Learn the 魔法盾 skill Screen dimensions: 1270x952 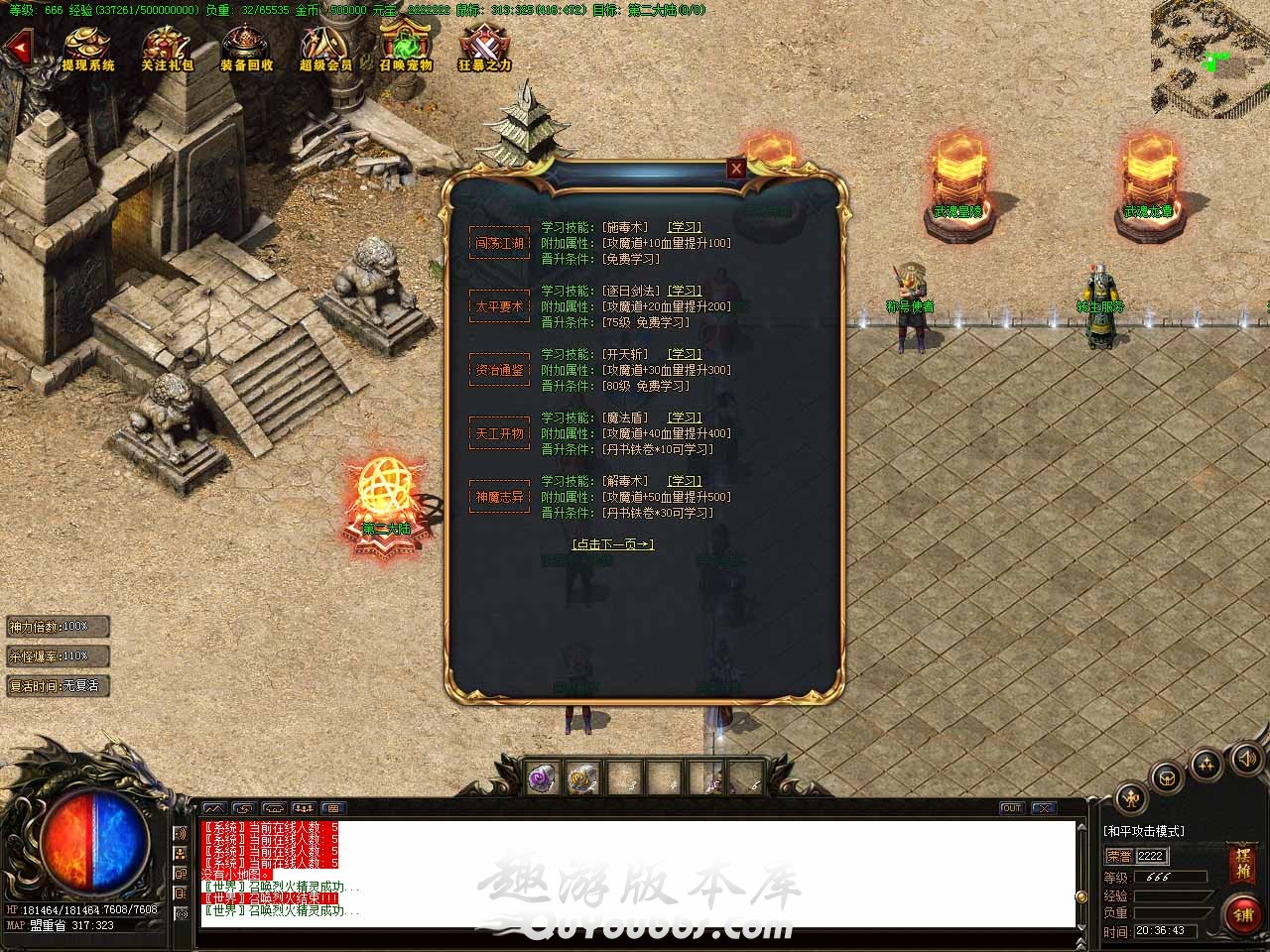pyautogui.click(x=684, y=418)
